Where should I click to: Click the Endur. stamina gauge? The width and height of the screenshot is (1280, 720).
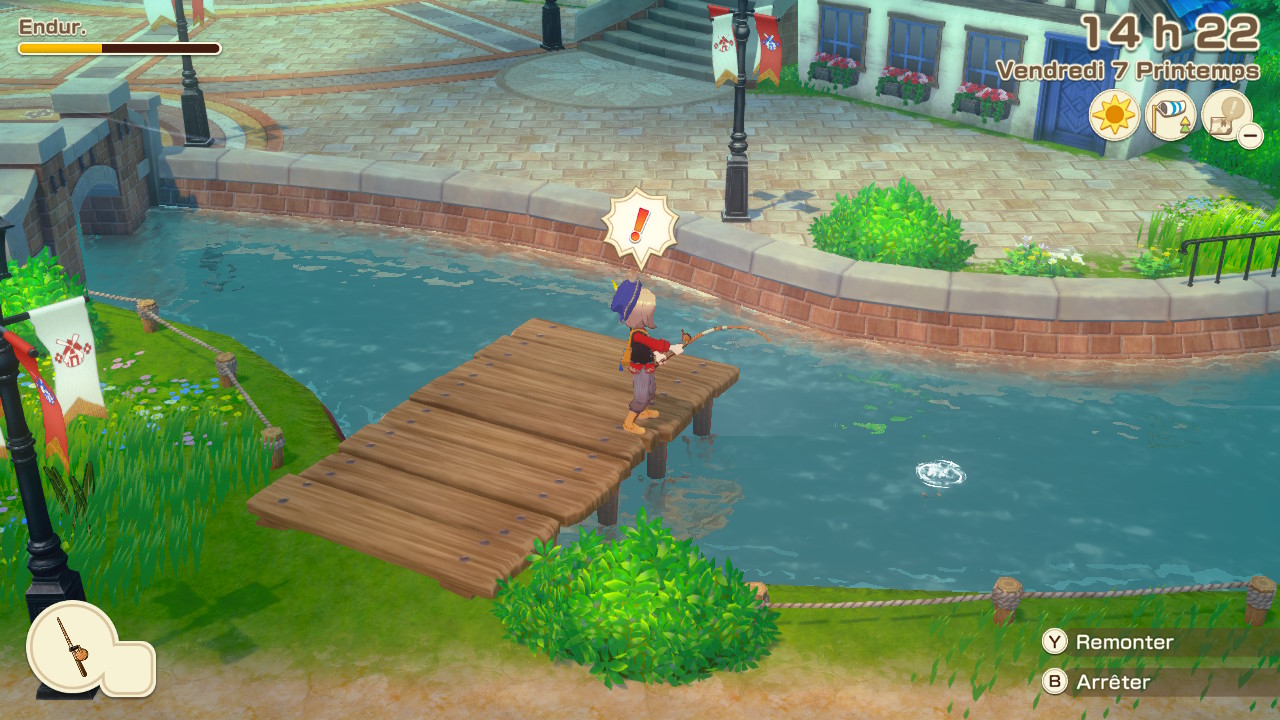point(115,40)
